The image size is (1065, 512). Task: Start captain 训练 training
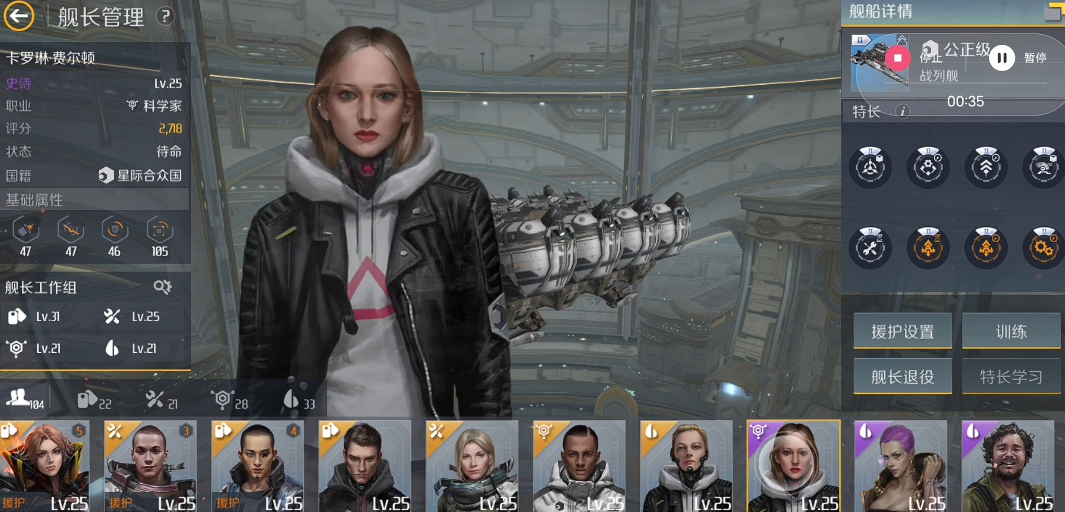click(1010, 332)
